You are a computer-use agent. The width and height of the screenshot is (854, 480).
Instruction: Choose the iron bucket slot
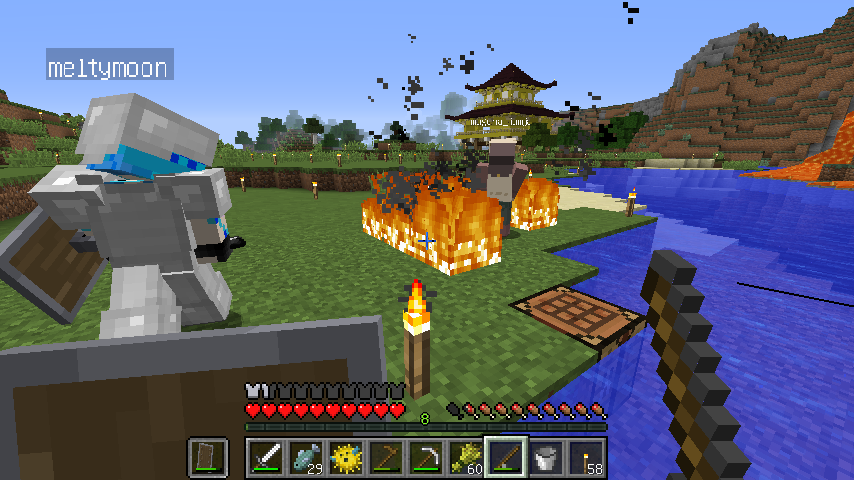click(547, 458)
